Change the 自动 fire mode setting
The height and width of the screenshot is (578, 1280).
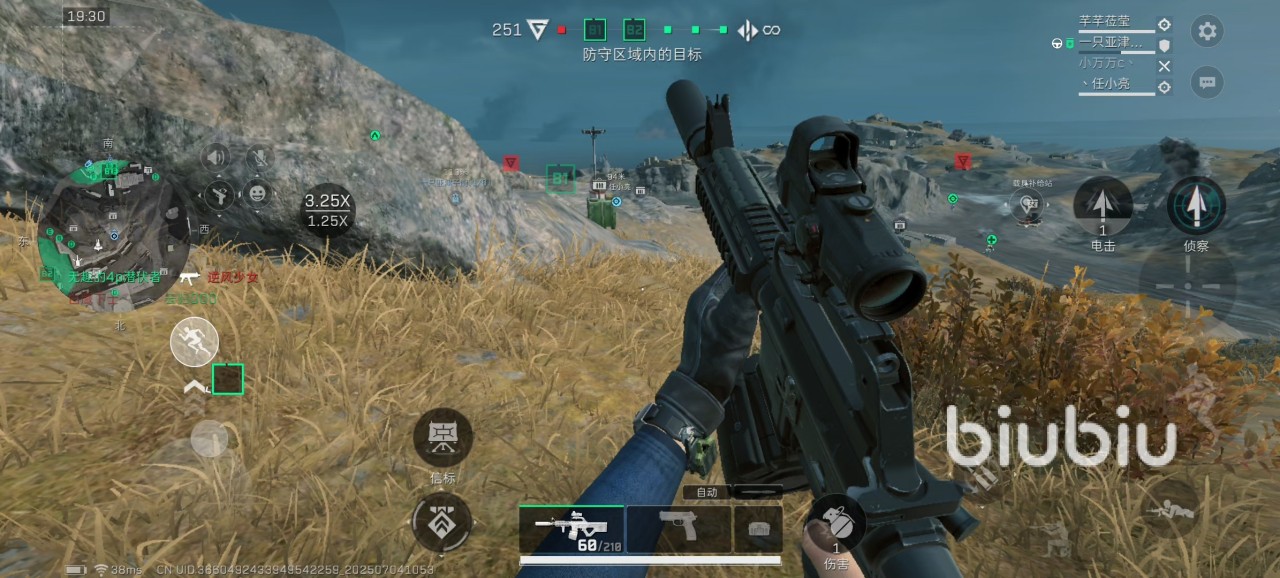707,492
